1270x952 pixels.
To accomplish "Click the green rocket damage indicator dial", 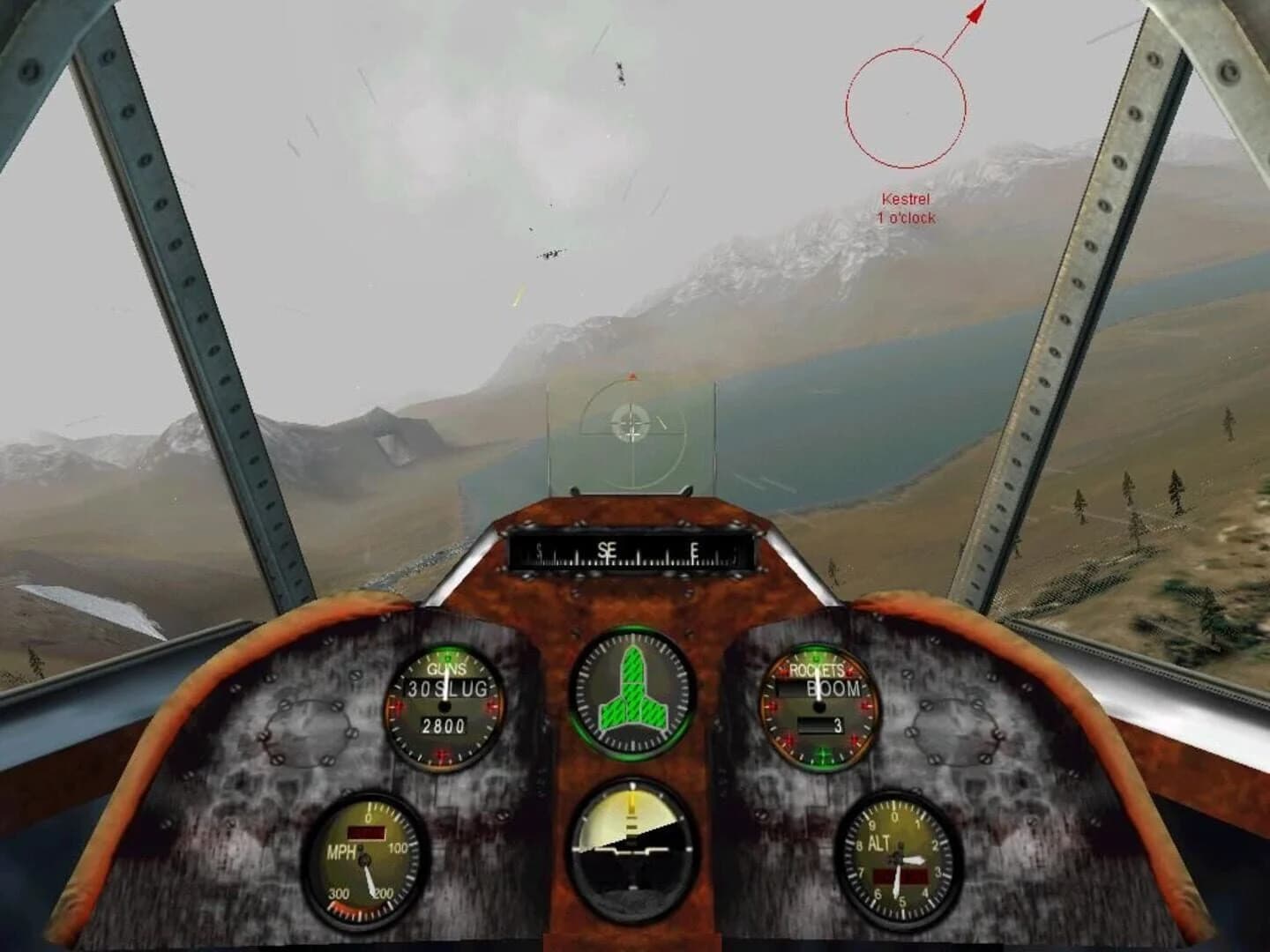I will (x=633, y=696).
